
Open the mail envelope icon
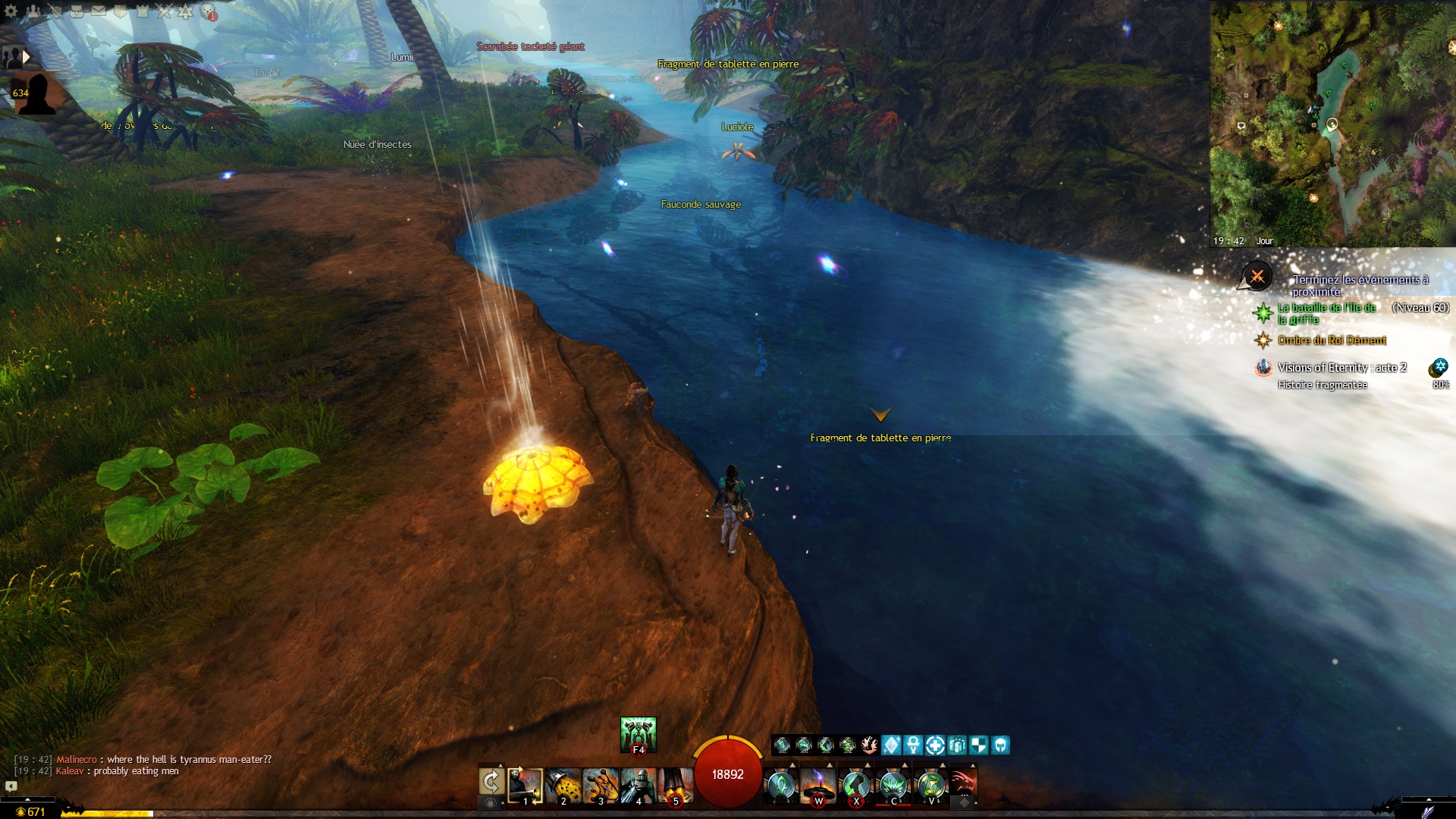click(99, 11)
